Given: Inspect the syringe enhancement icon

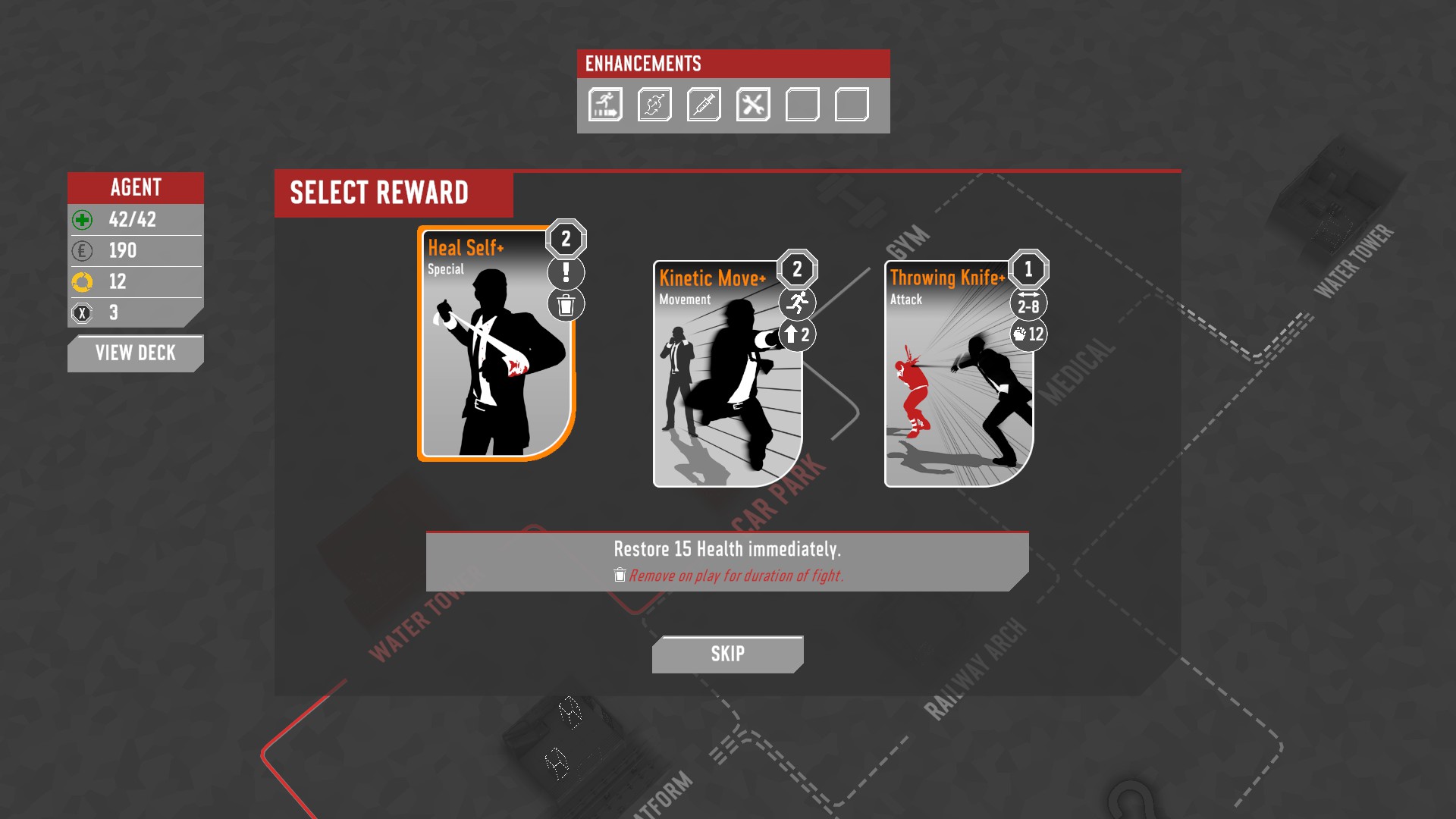Looking at the screenshot, I should coord(704,105).
